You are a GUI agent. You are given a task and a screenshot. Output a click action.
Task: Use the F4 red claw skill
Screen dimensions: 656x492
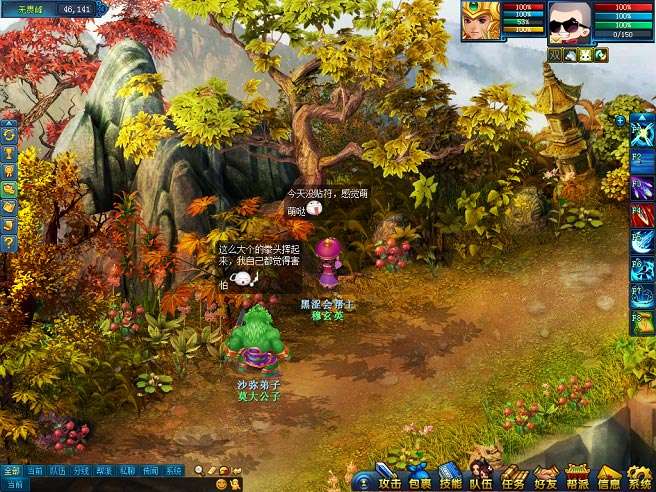642,214
